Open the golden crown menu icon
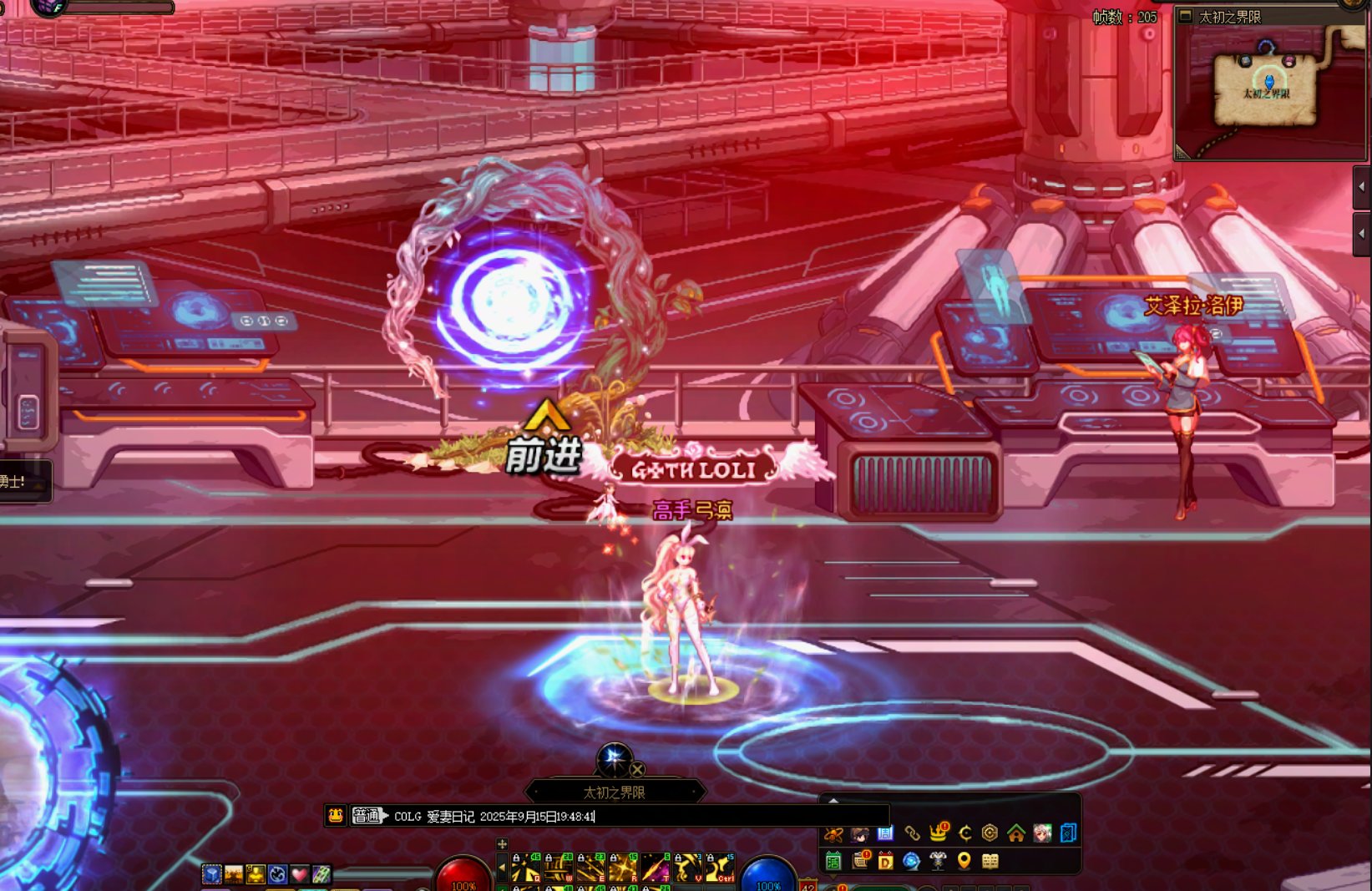The height and width of the screenshot is (891, 1372). tap(939, 833)
